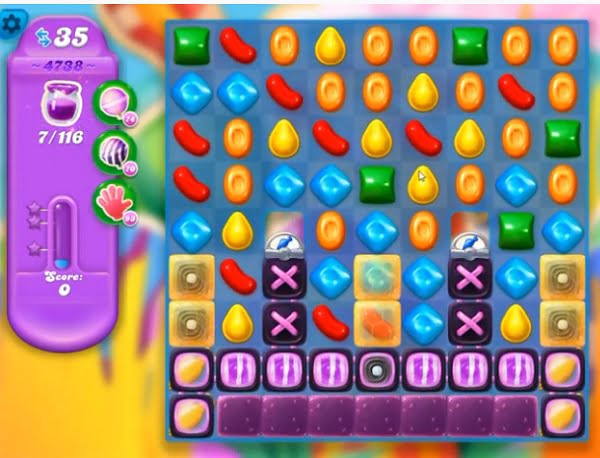Select the green candy in the top-left corner
This screenshot has height=458, width=600.
click(x=189, y=44)
